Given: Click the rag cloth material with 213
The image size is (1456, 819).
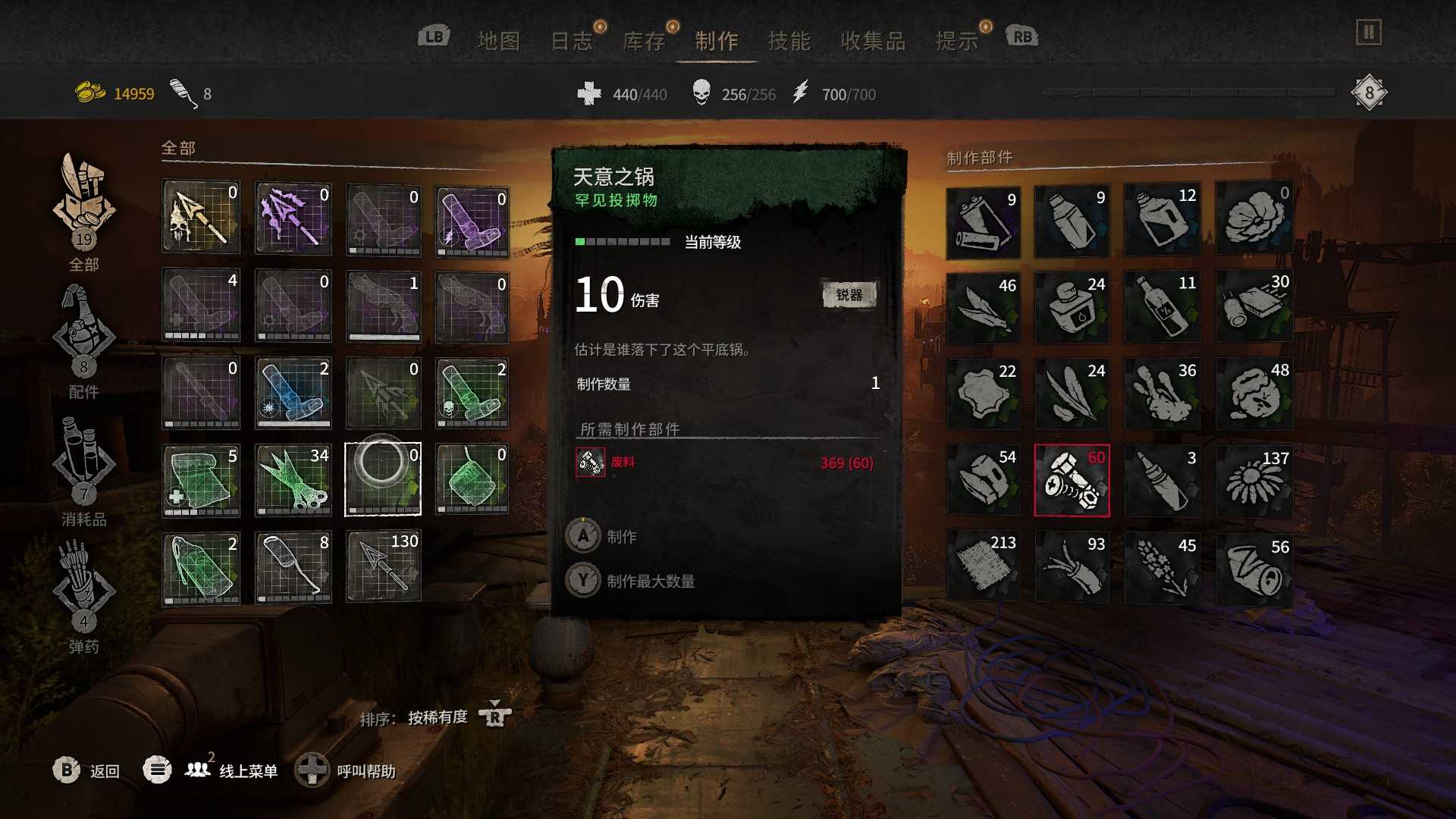Looking at the screenshot, I should point(984,566).
